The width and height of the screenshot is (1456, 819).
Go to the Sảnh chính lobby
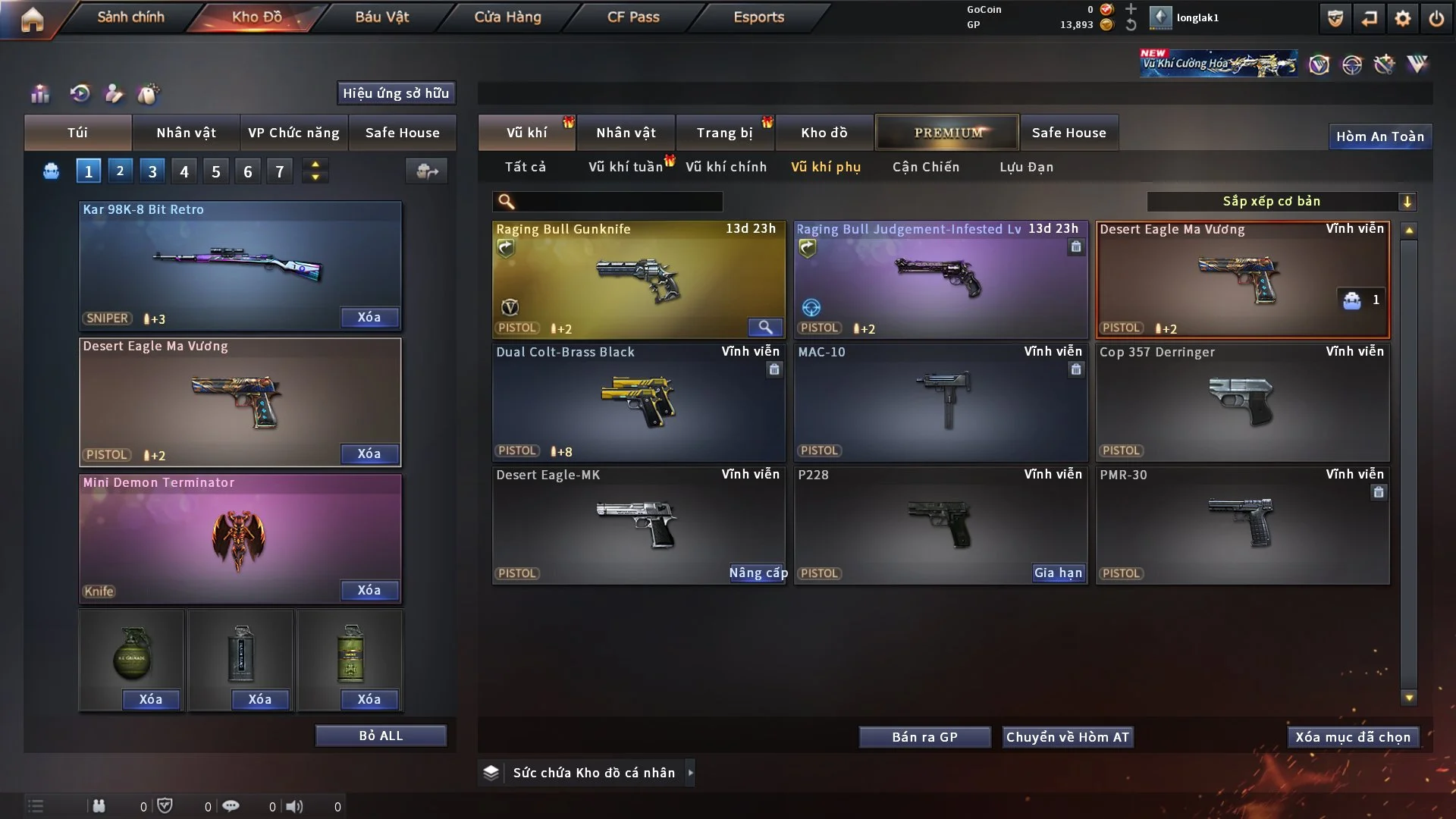click(x=130, y=17)
